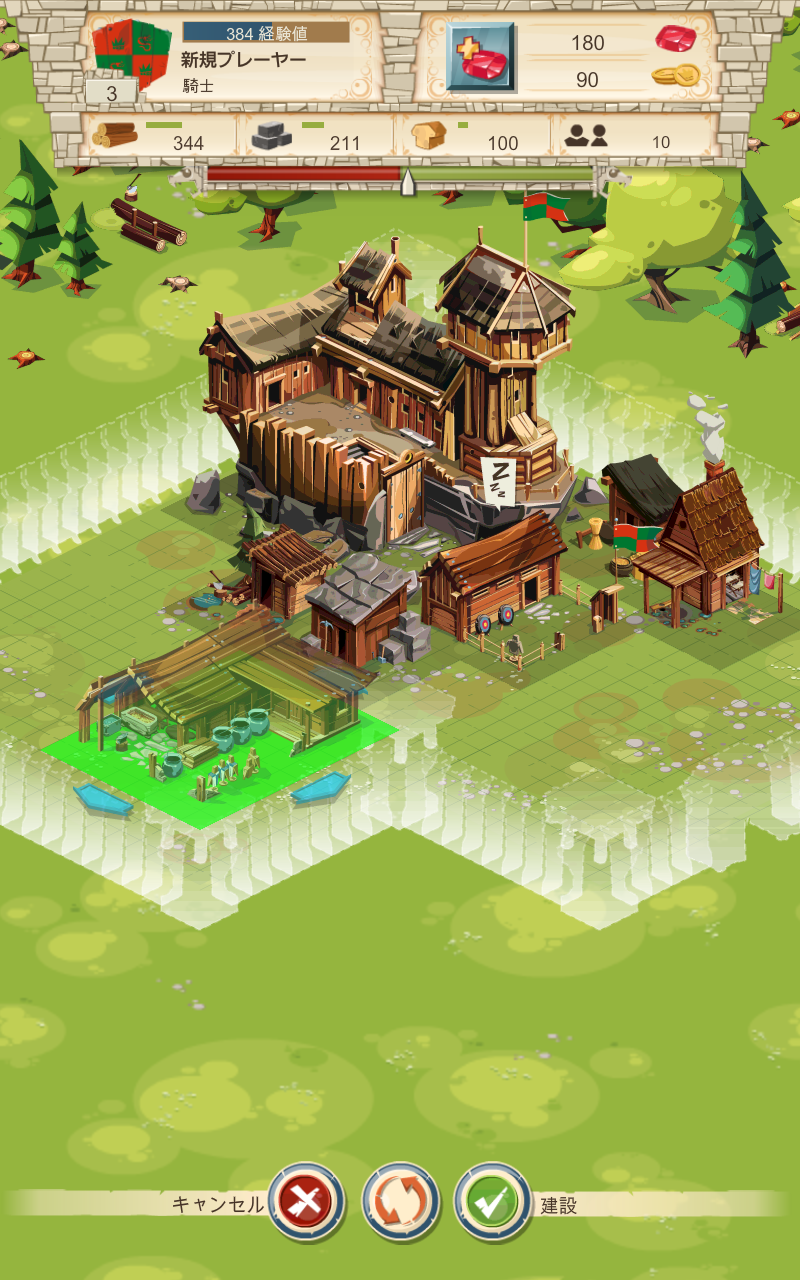Viewport: 800px width, 1280px height.
Task: Select the population counter
Action: tap(620, 138)
